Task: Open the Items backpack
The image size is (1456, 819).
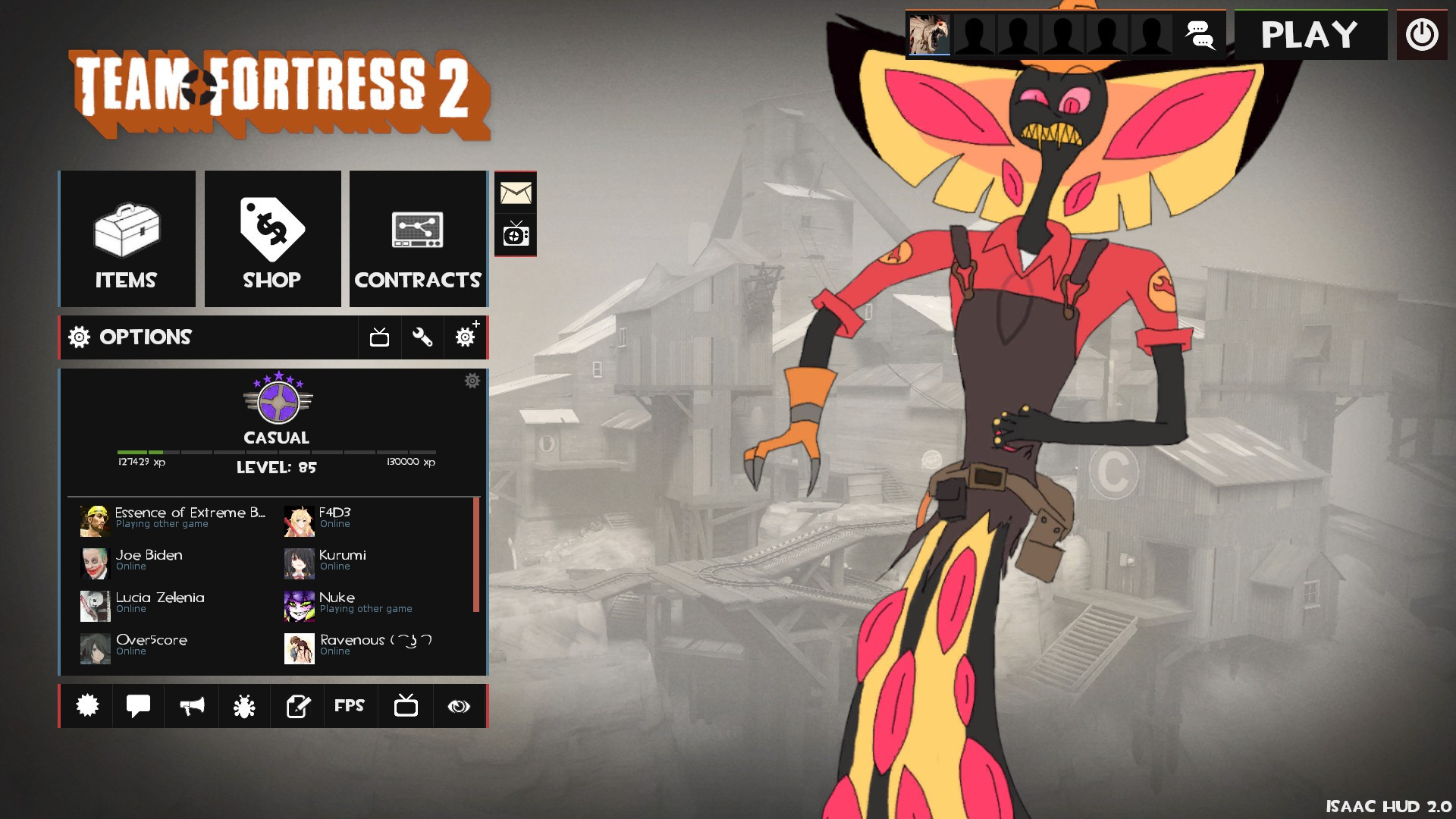Action: tap(126, 238)
